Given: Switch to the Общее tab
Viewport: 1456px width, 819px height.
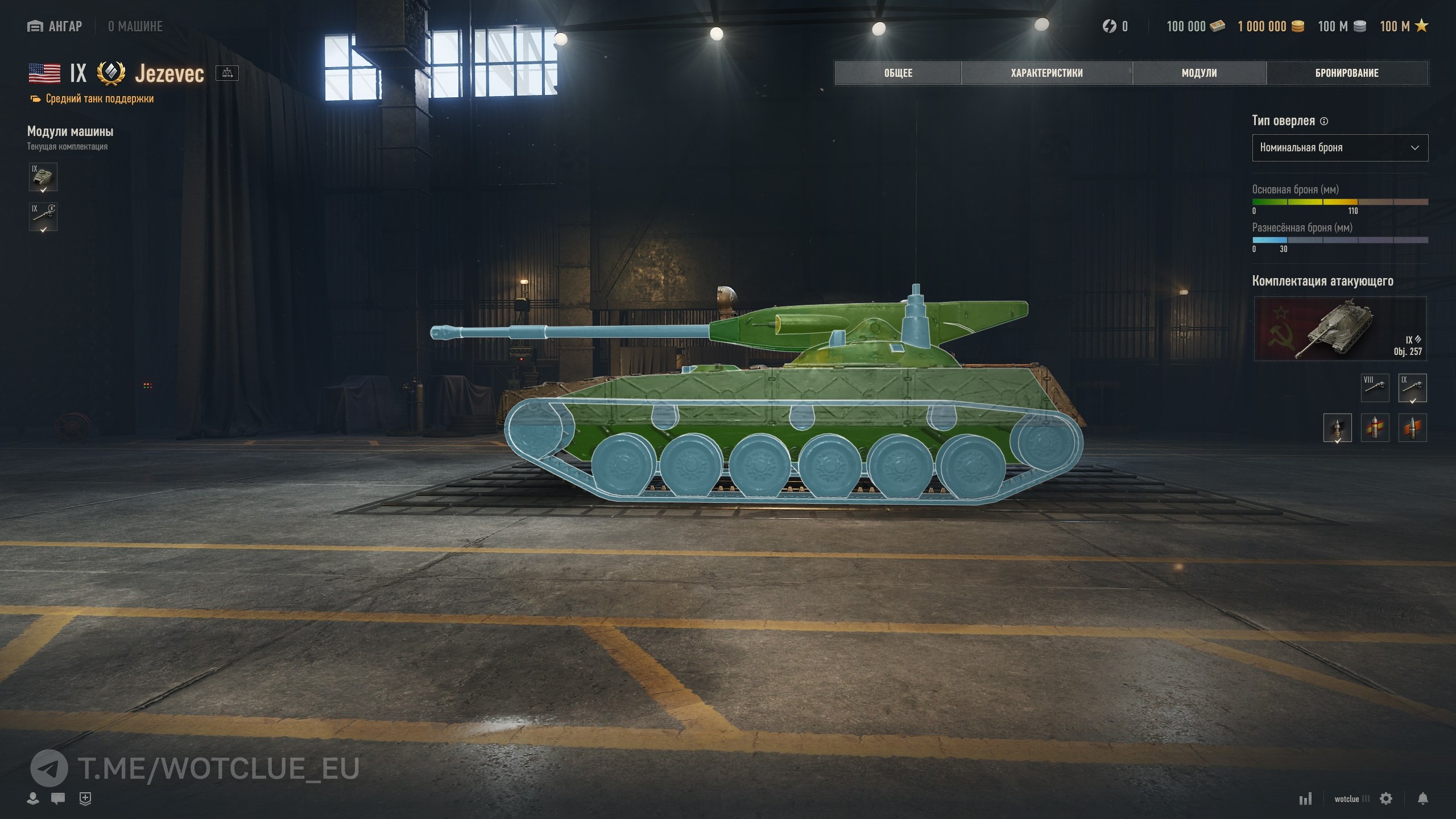Looking at the screenshot, I should [x=897, y=73].
